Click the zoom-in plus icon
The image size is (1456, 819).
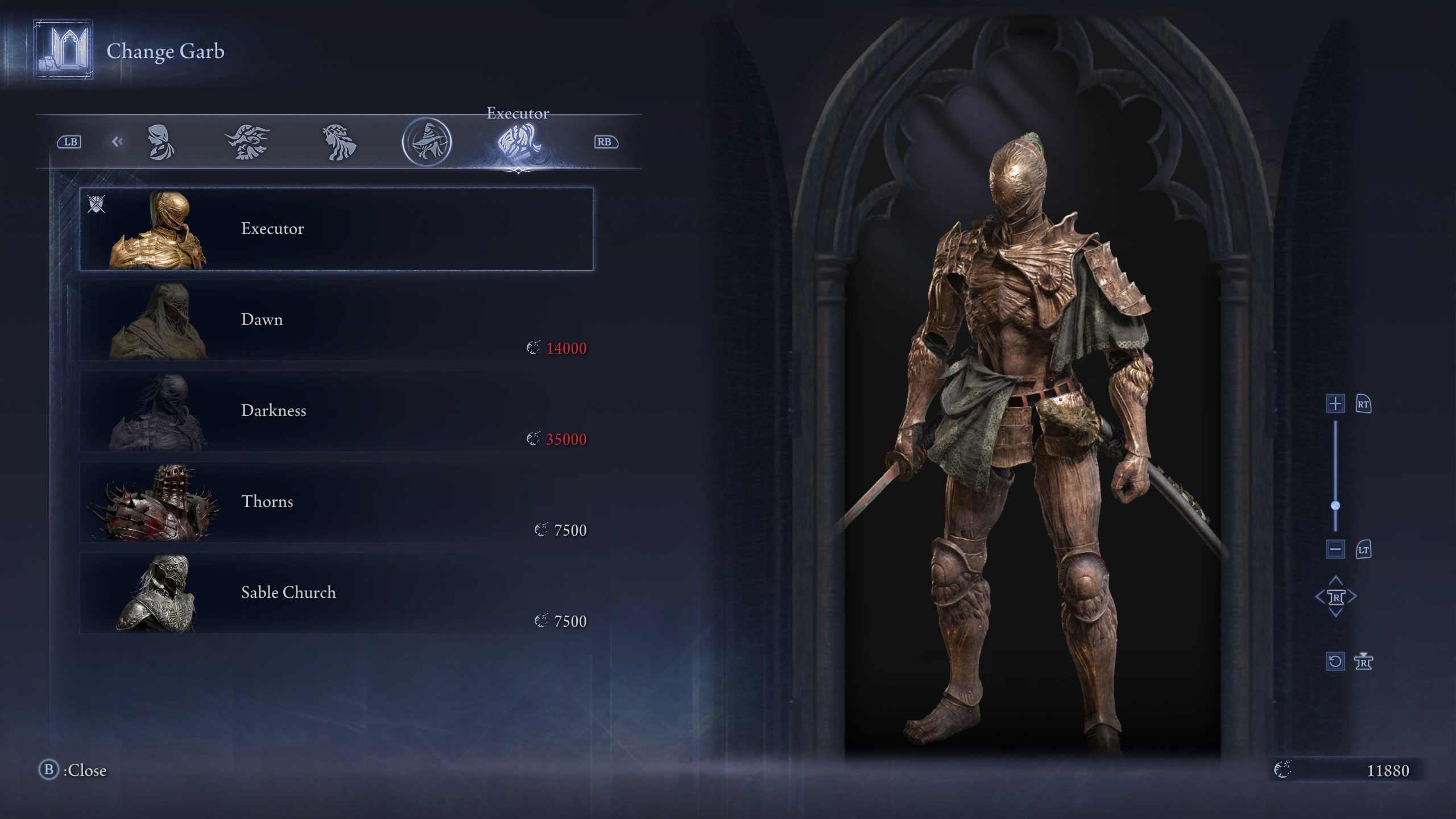(1336, 404)
